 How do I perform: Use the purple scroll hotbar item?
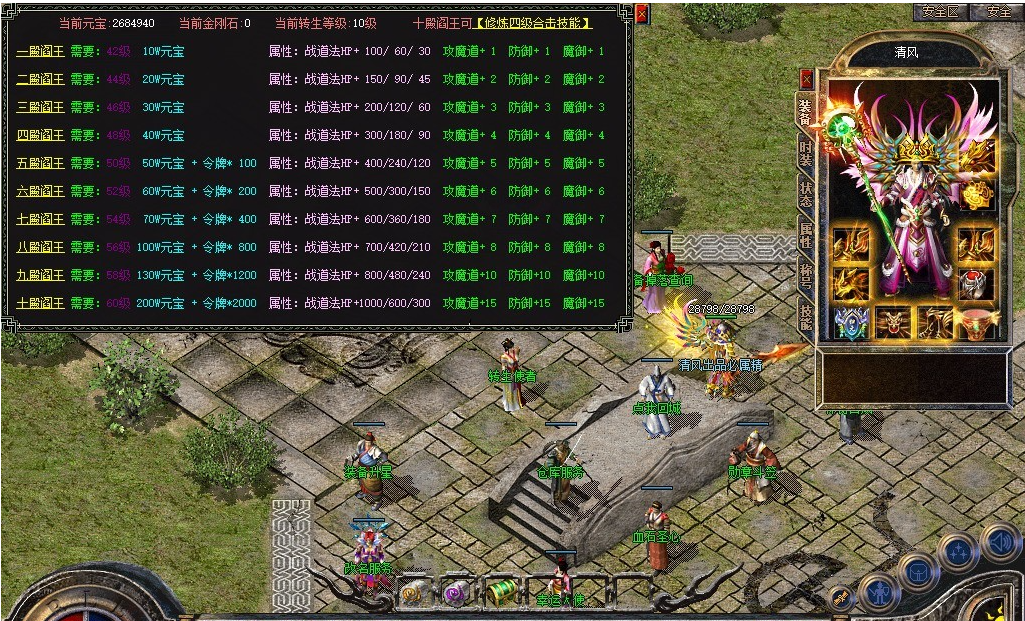click(x=456, y=594)
